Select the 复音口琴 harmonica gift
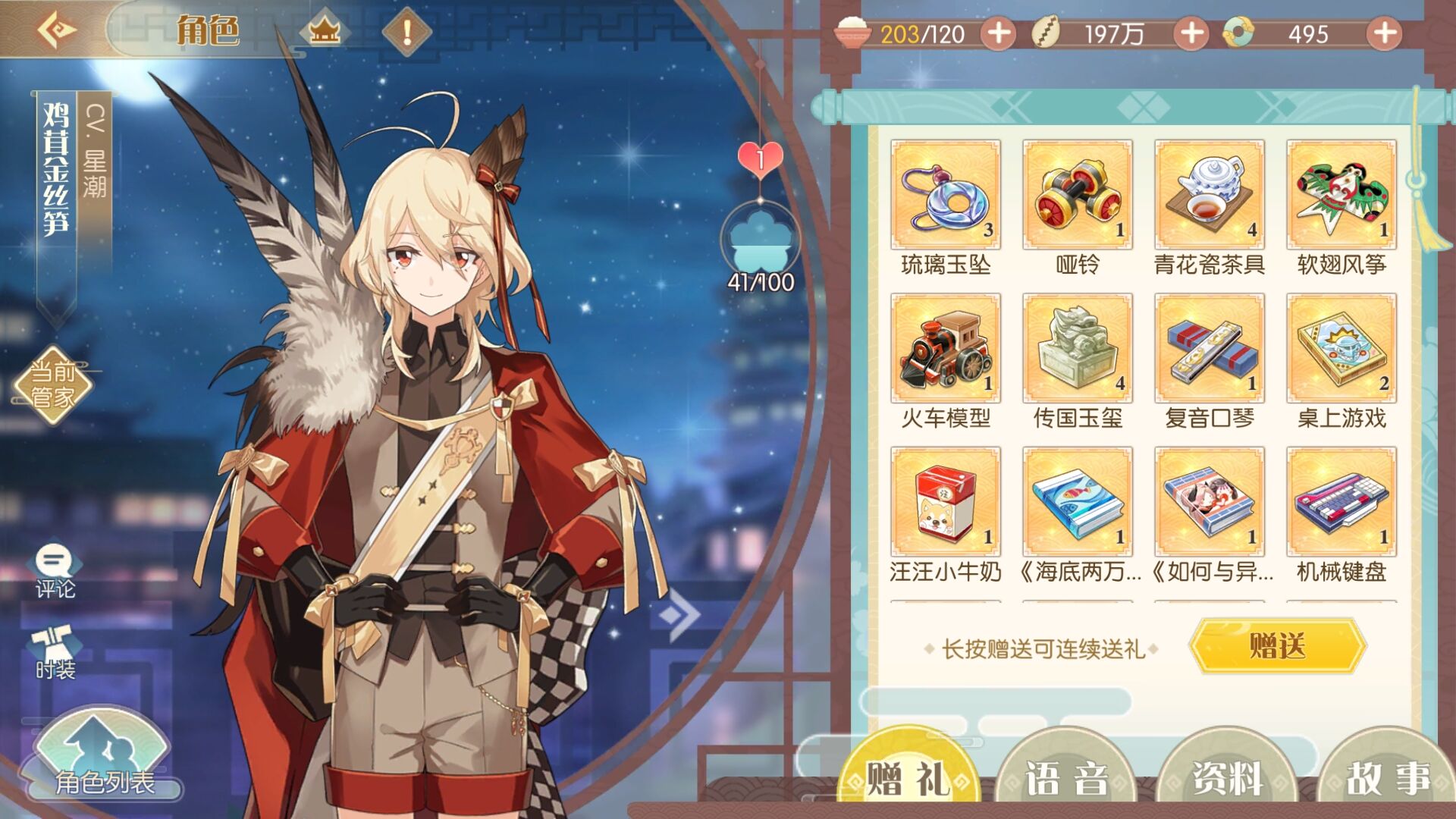 point(1209,349)
